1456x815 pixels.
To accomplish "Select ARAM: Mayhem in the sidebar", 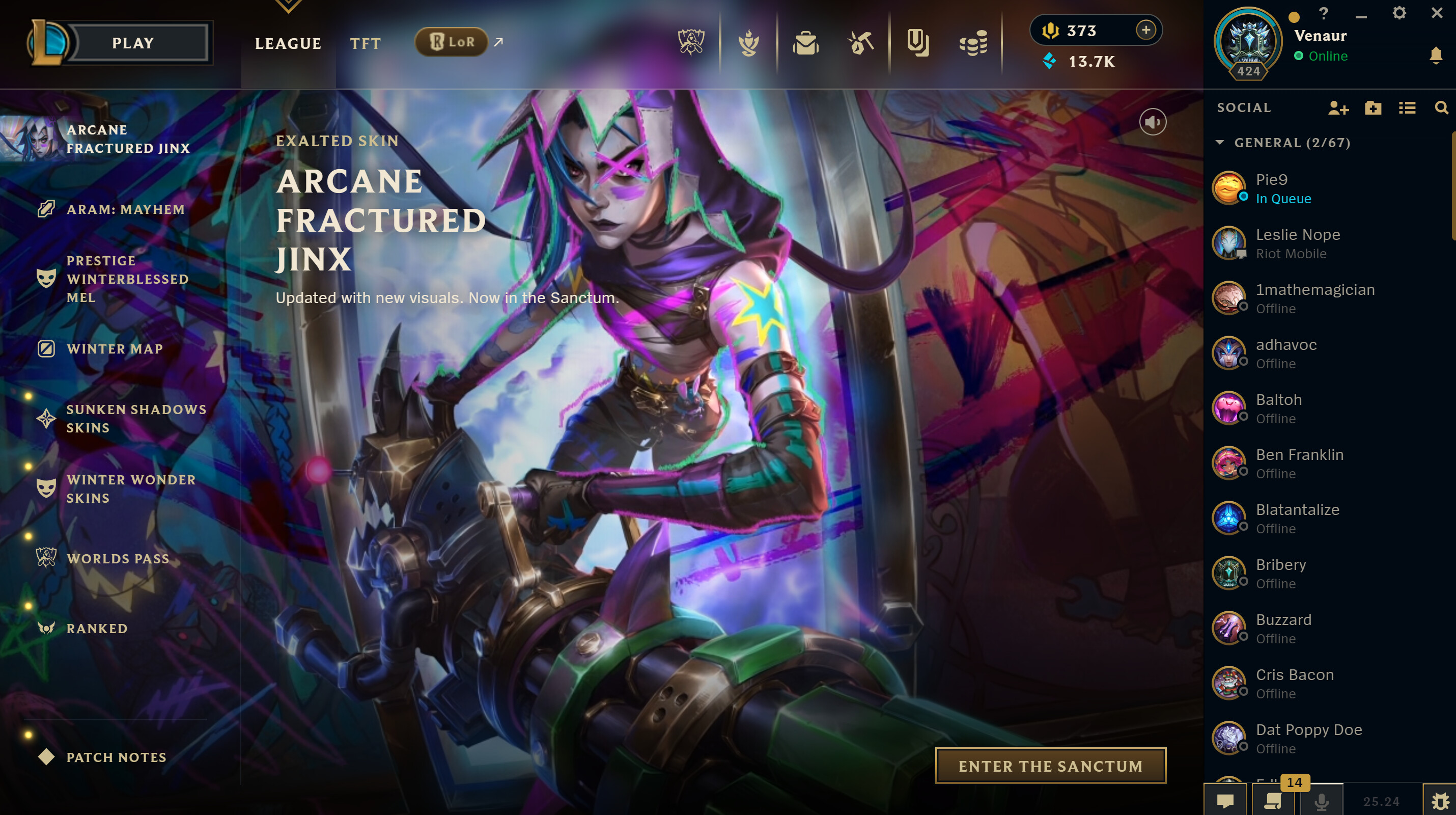I will point(125,209).
